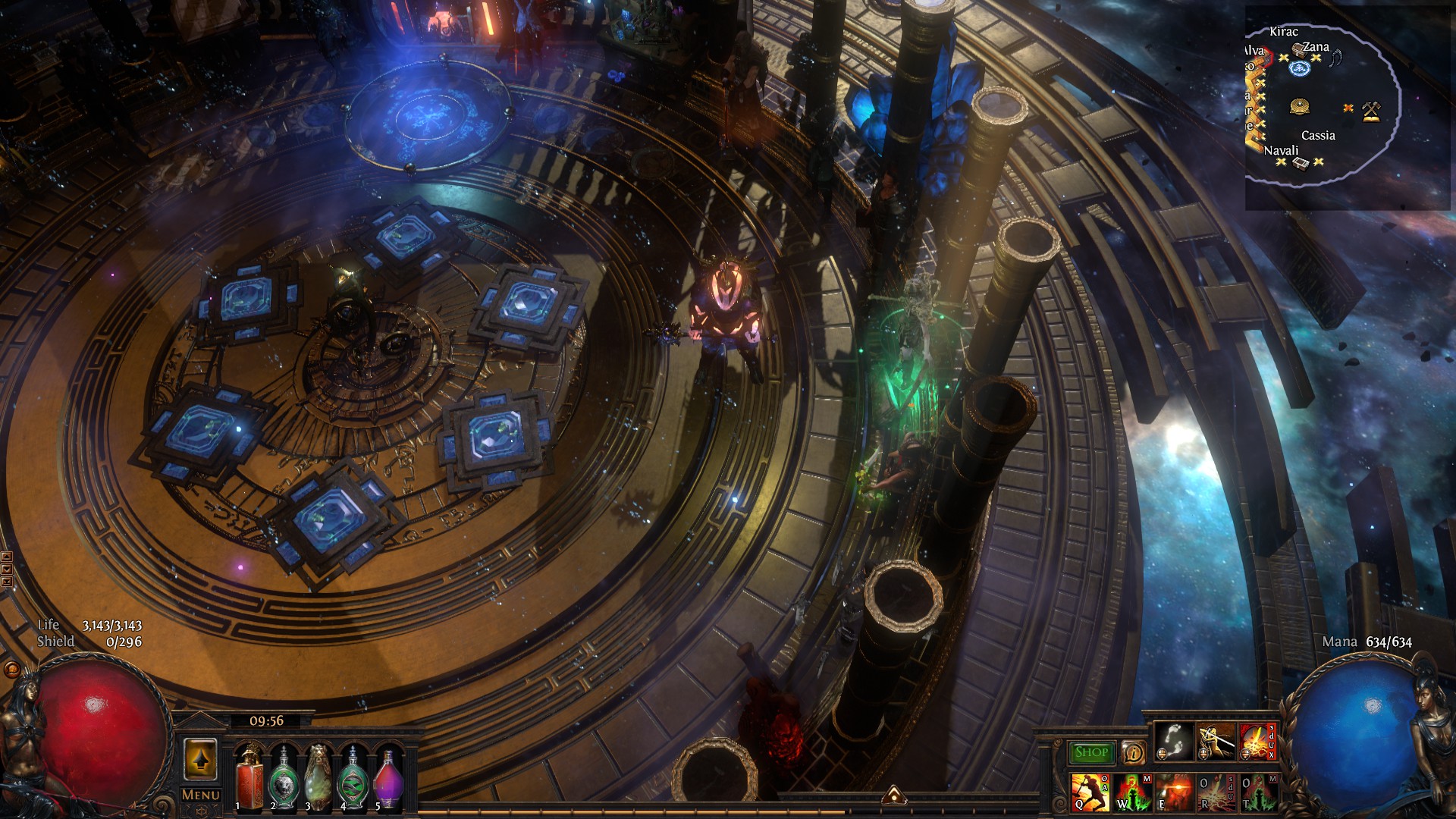Activate the W green totem skill
1456x819 pixels.
pyautogui.click(x=1132, y=792)
